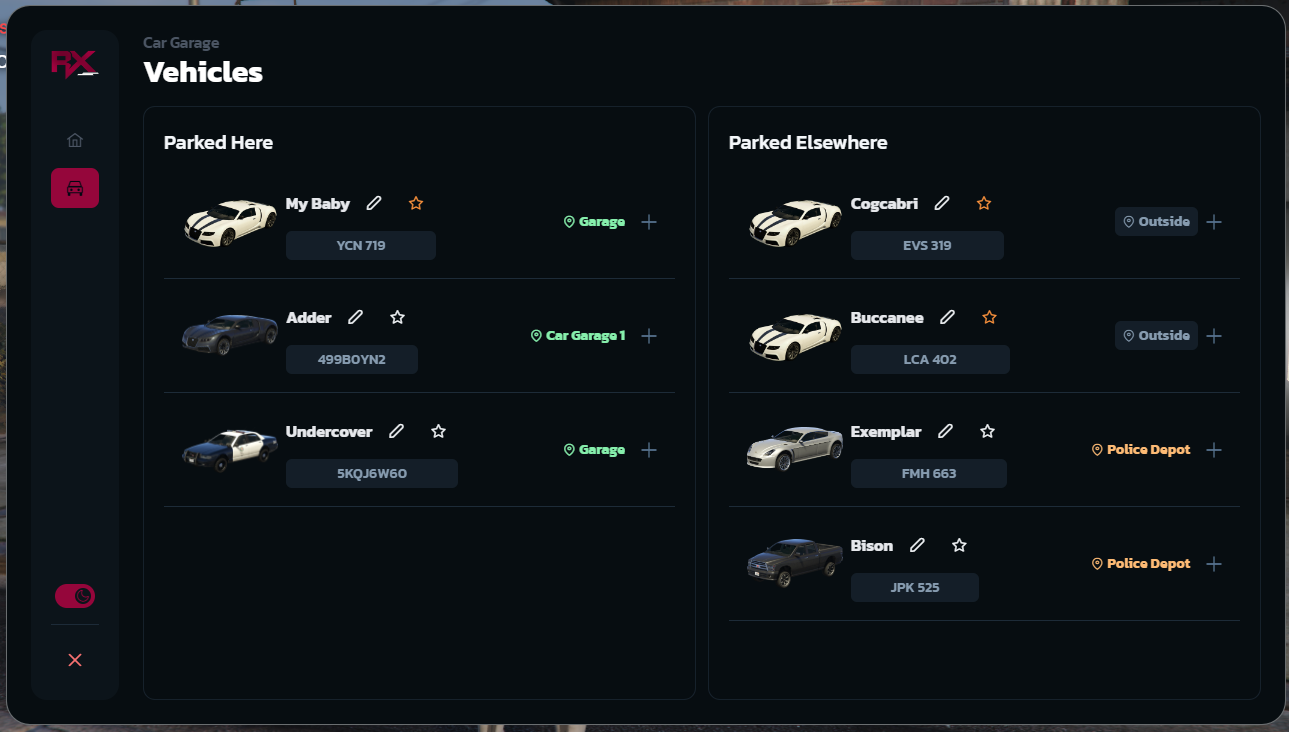Expand the Cogcabri entry with its plus

1214,222
